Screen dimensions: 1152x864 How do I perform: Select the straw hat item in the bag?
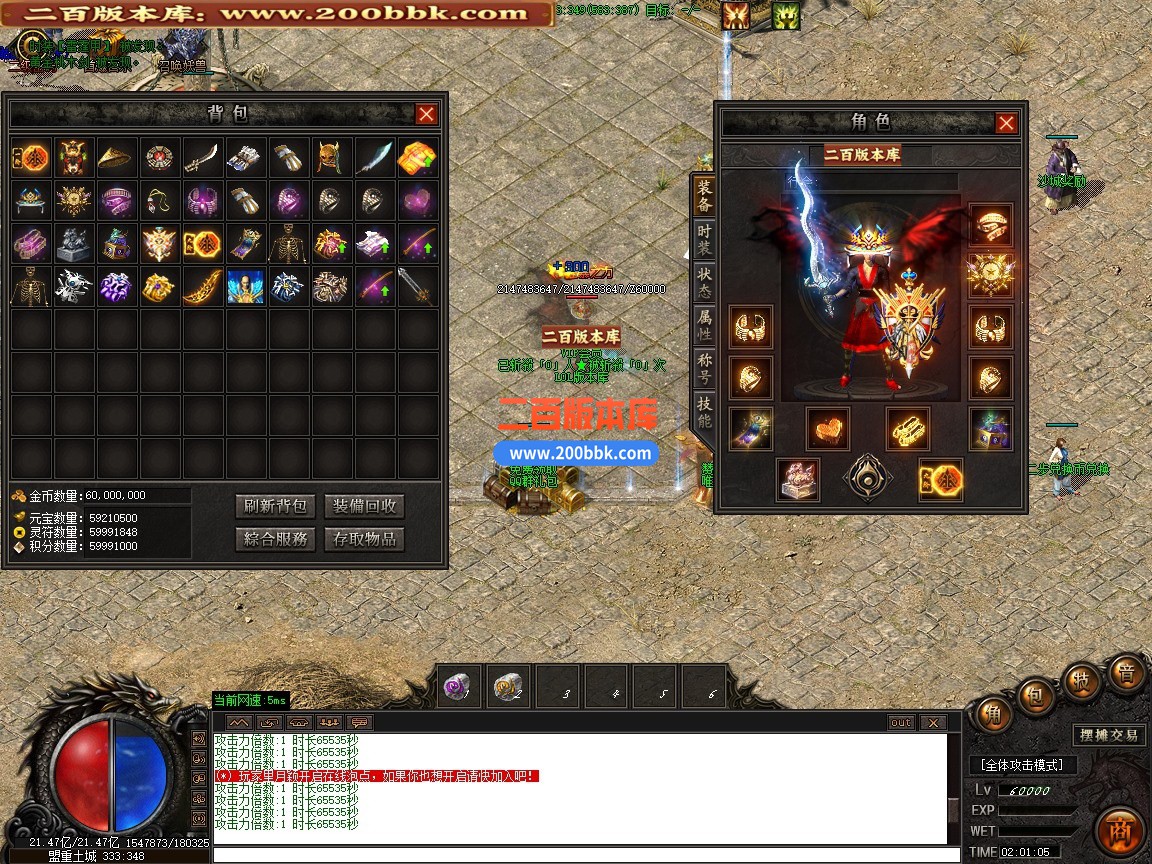click(118, 157)
